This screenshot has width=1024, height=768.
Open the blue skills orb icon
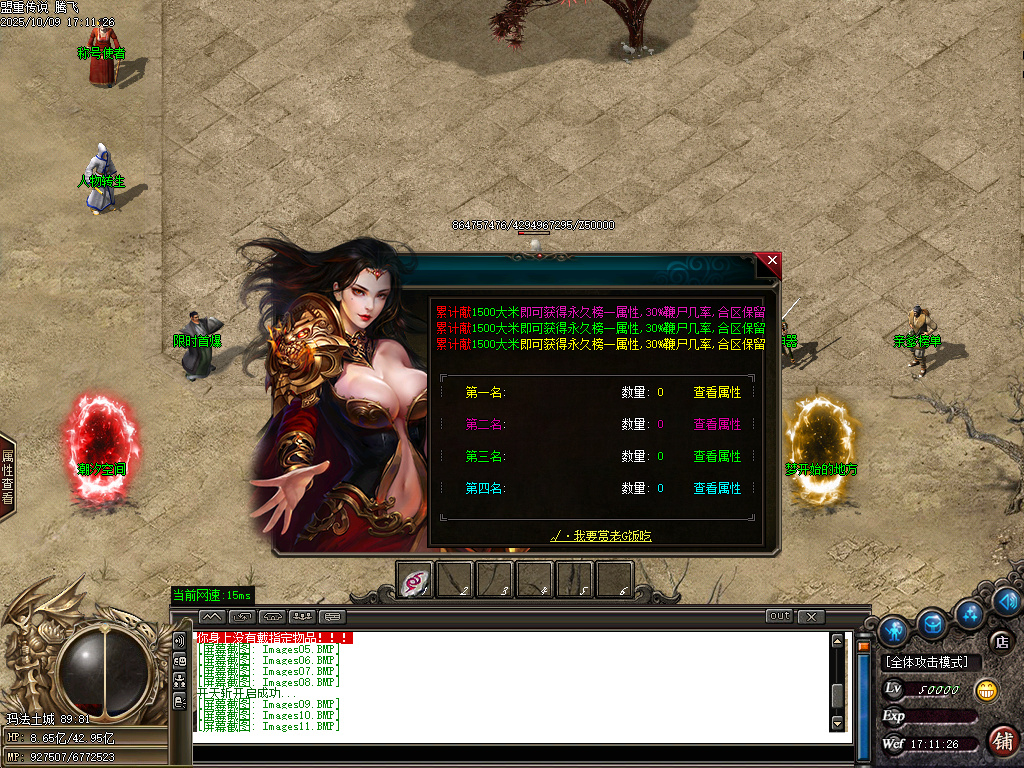pyautogui.click(x=969, y=612)
